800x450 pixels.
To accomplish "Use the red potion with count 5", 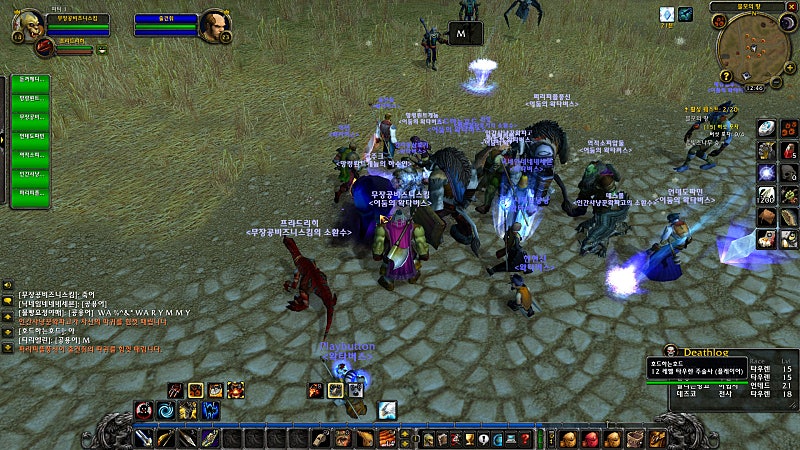I will coord(789,150).
